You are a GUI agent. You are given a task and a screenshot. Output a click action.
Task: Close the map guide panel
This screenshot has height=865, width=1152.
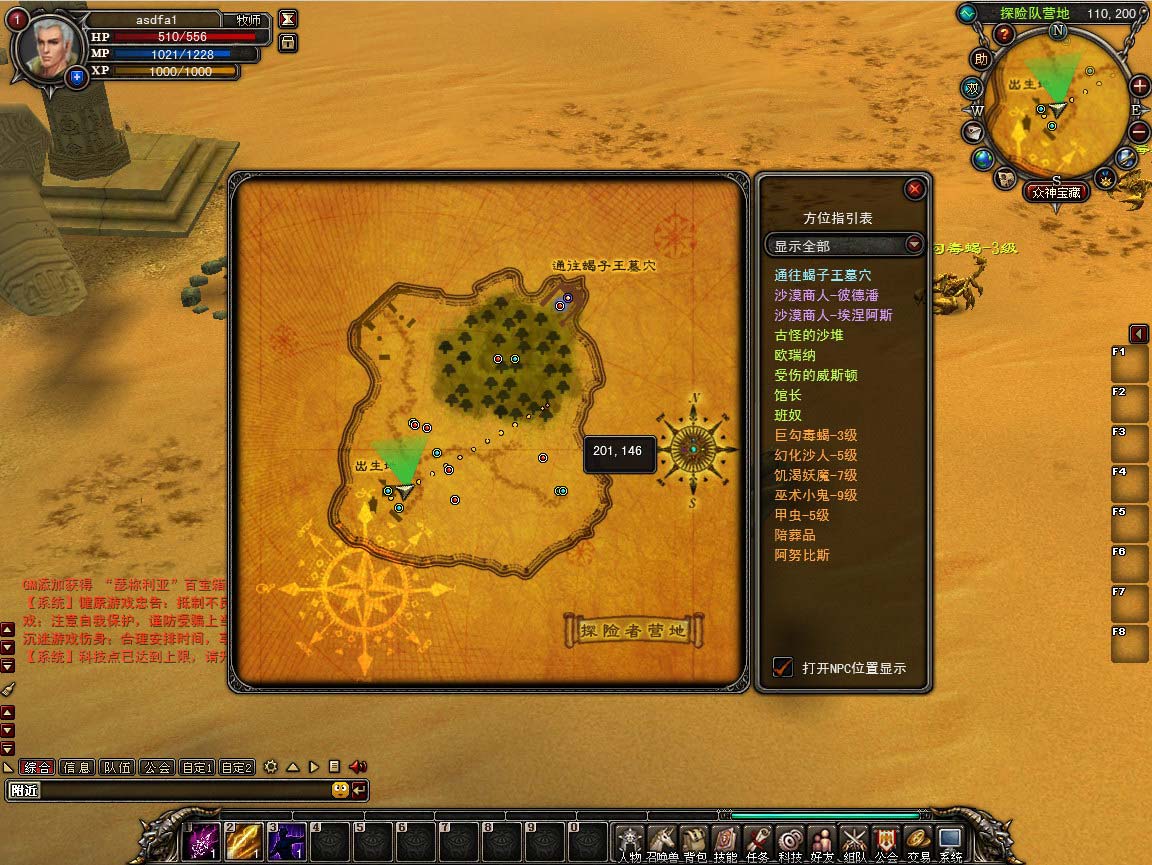tap(914, 189)
